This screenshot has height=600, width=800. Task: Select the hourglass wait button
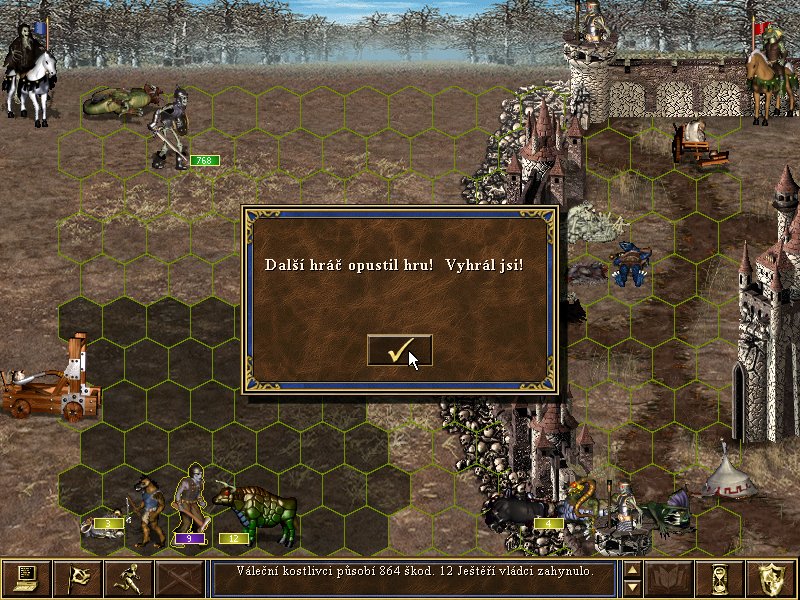[x=721, y=578]
